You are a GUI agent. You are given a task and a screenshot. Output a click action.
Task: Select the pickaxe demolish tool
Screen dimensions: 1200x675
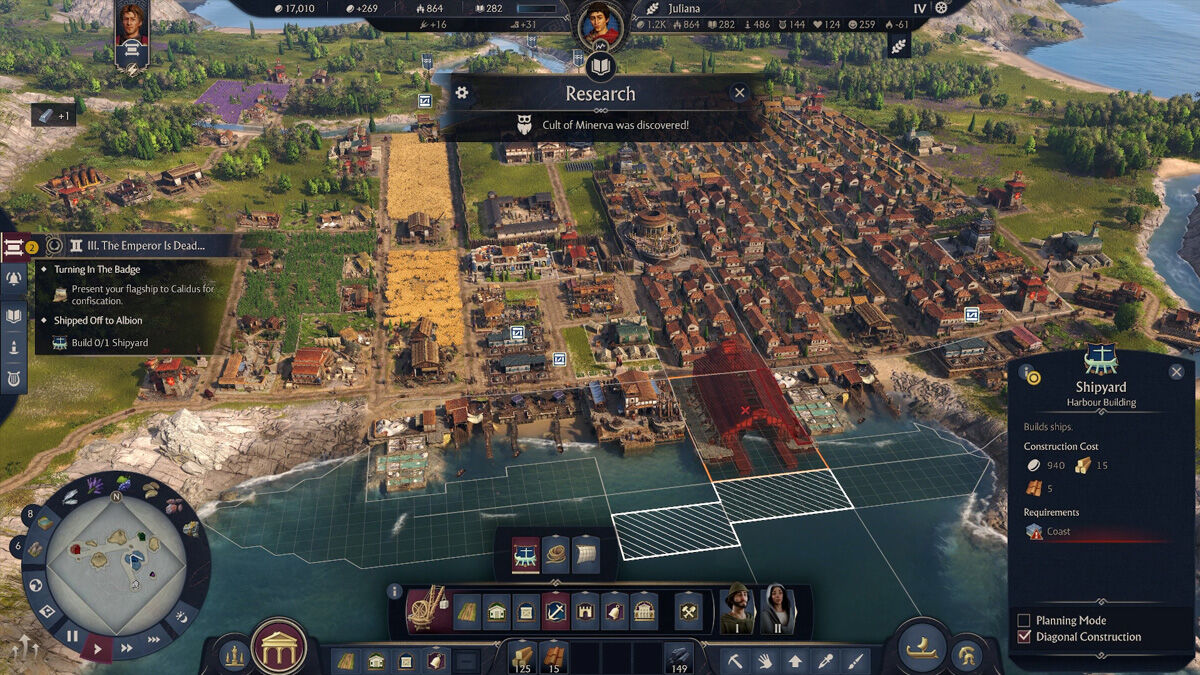[734, 660]
